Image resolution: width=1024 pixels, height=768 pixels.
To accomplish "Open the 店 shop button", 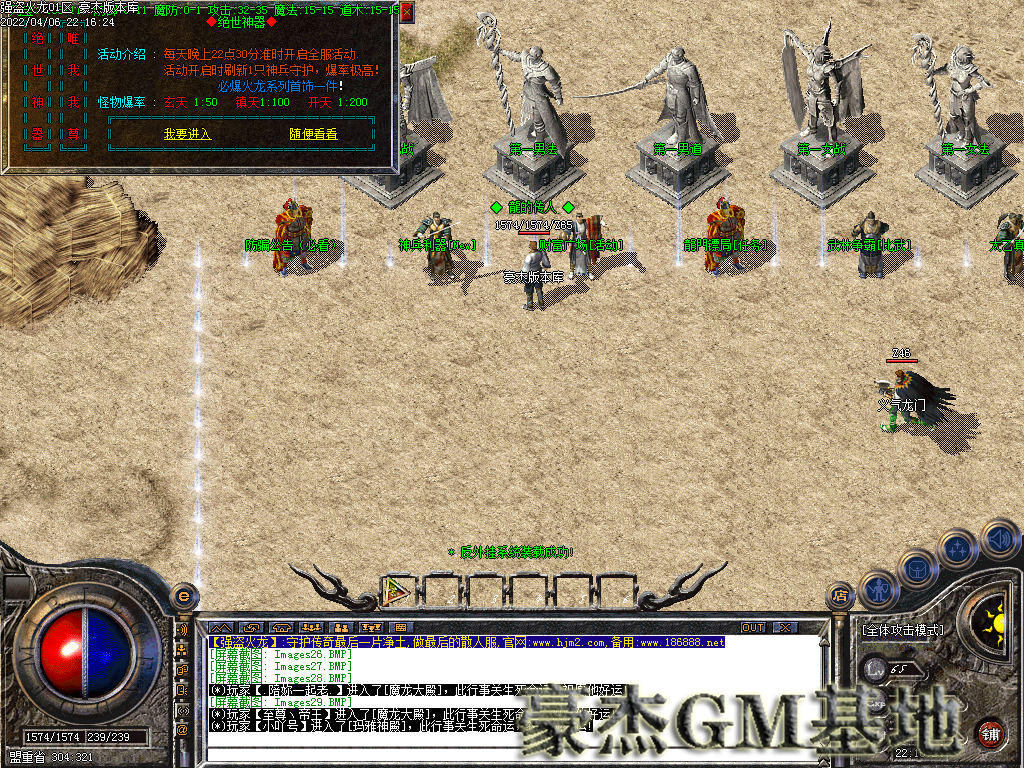I will 840,597.
